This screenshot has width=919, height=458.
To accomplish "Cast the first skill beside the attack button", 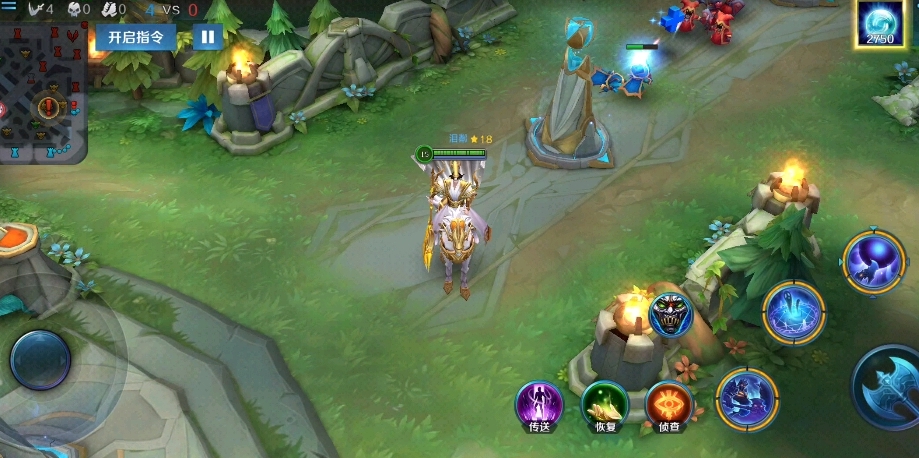I will click(x=747, y=399).
